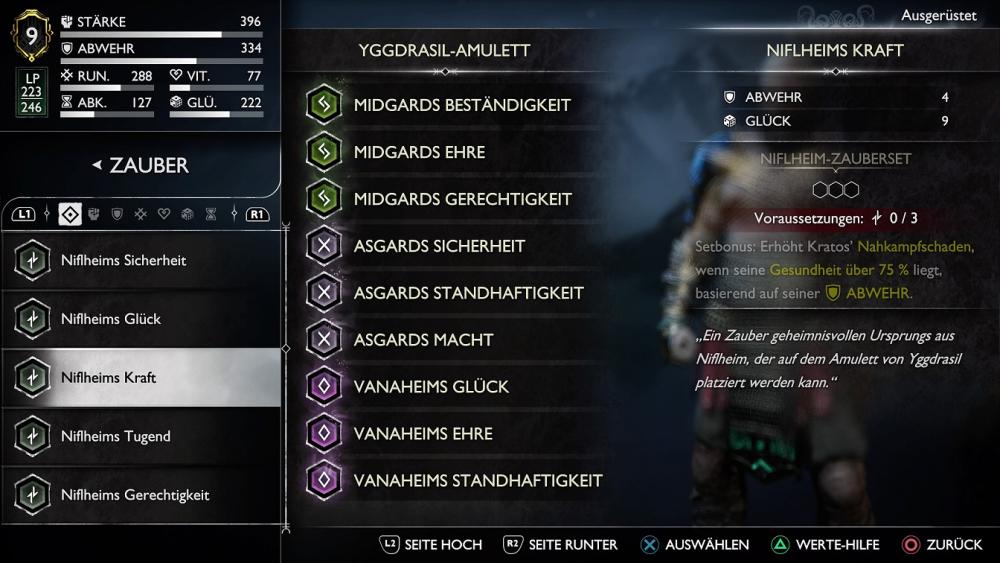
Task: Select the Midgards Gerechtigkeit slot
Action: point(462,199)
